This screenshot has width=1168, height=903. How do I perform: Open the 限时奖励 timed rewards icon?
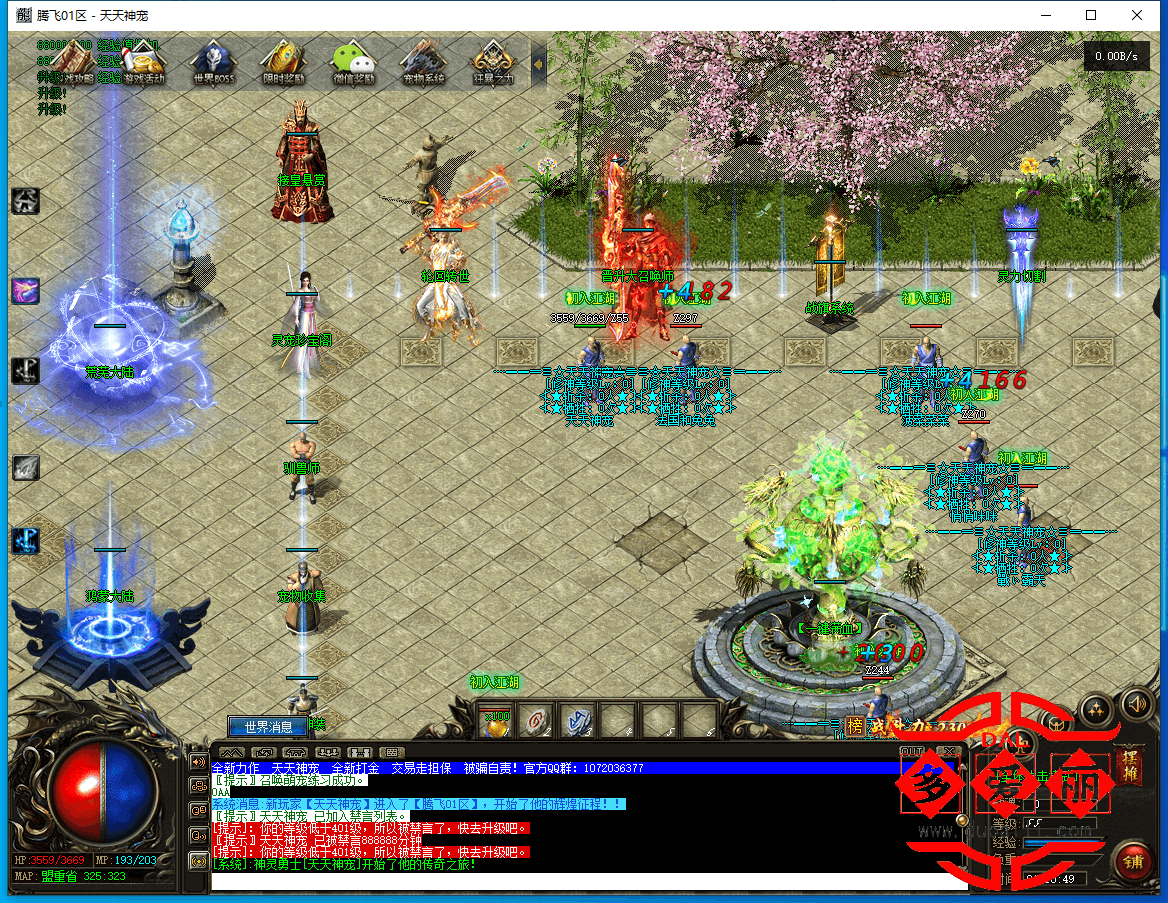coord(283,62)
